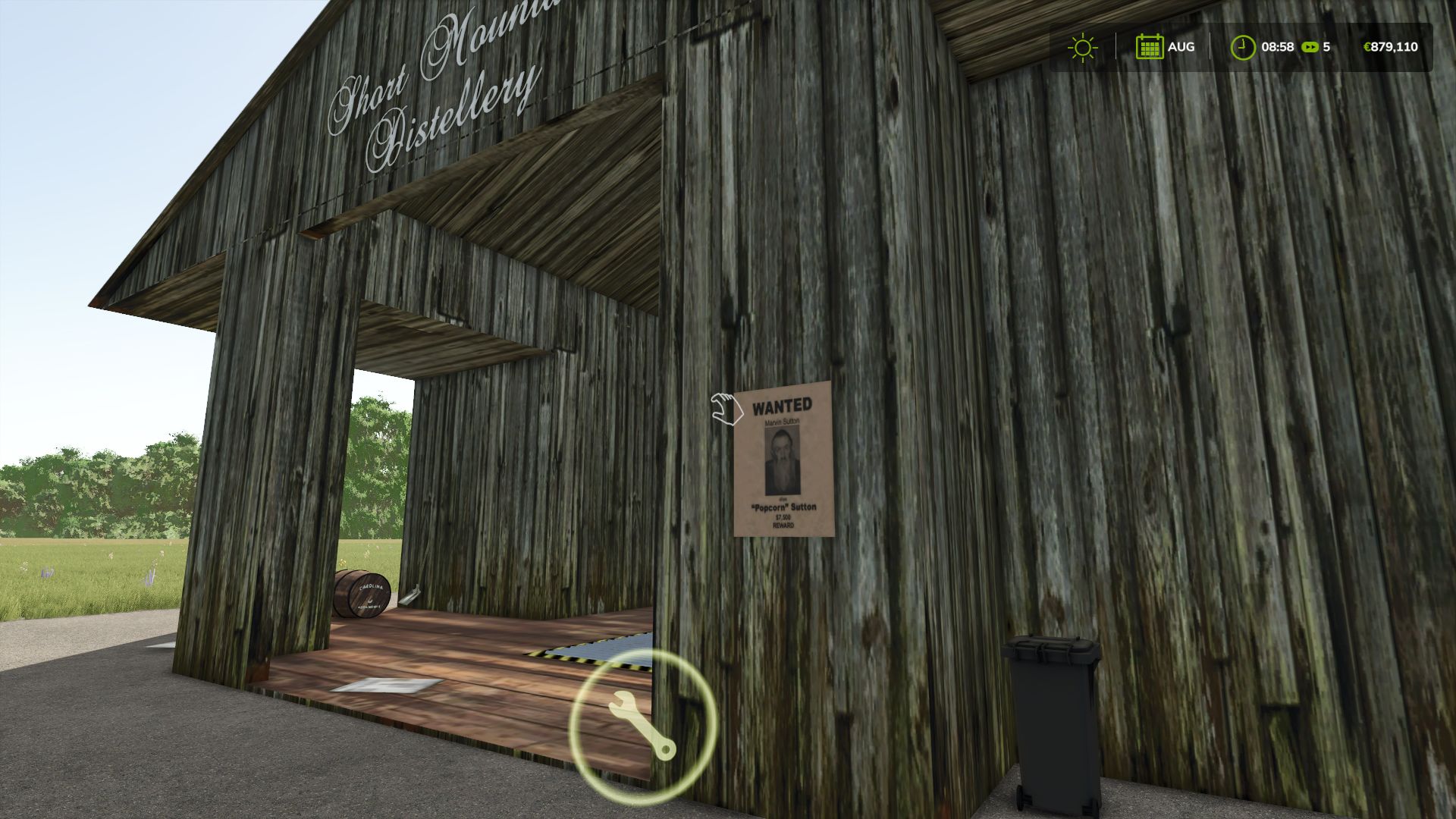
Task: Select the green clock icon
Action: [1242, 47]
